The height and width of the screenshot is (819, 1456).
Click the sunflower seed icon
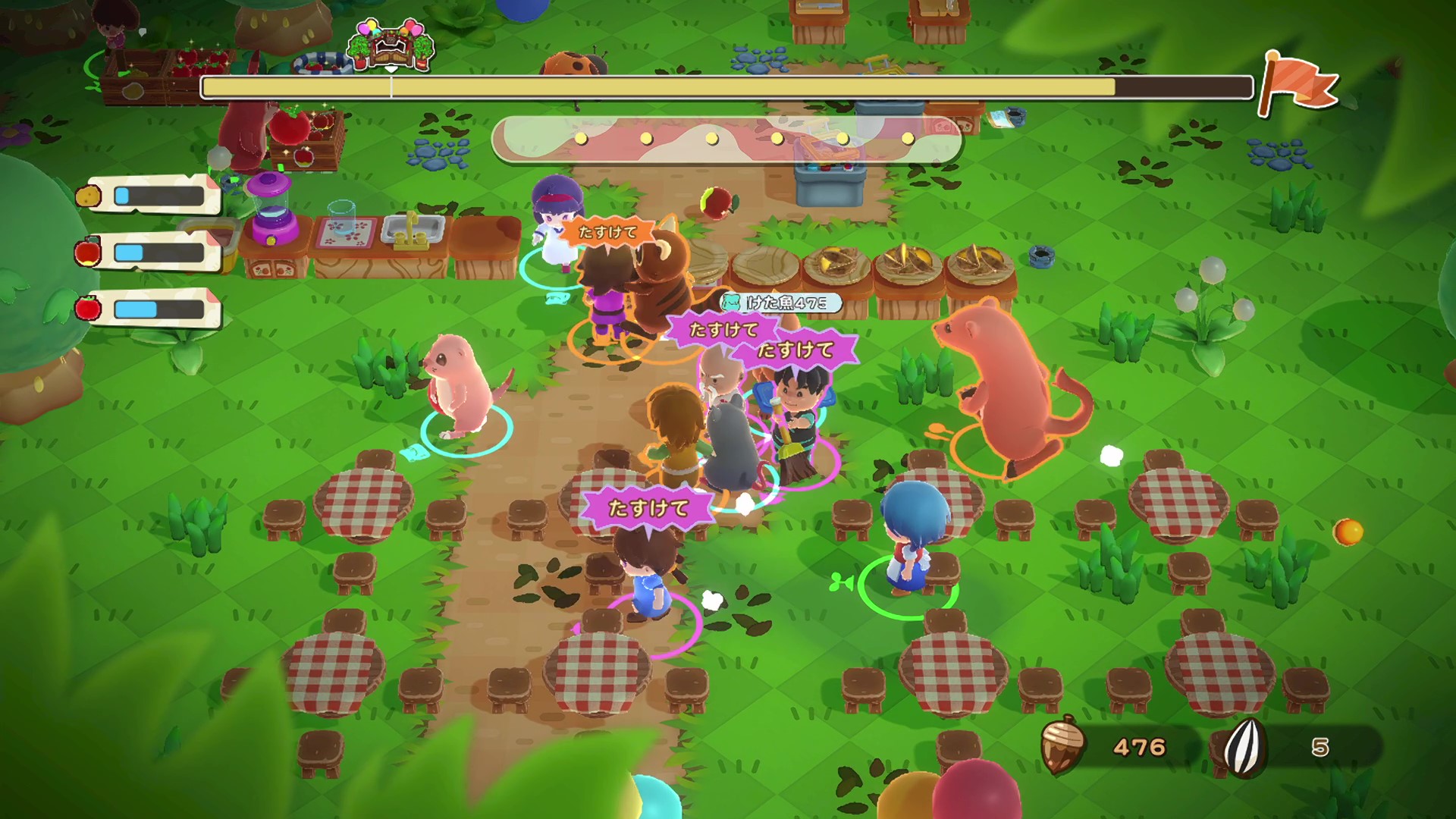1244,748
